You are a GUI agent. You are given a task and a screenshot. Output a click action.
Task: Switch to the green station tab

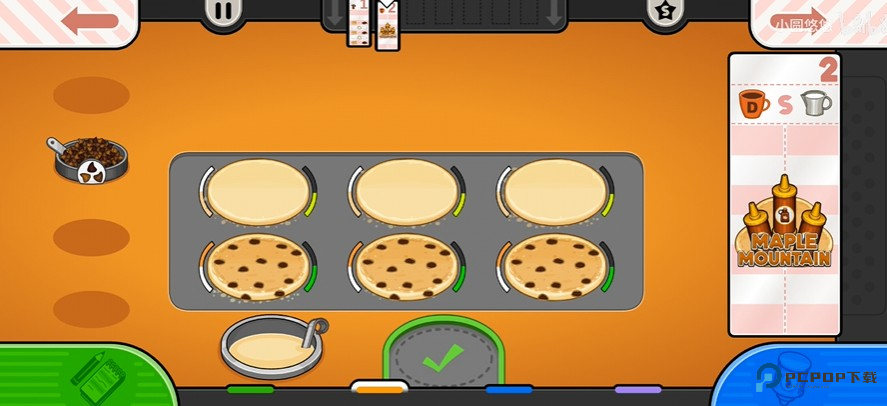click(x=250, y=389)
